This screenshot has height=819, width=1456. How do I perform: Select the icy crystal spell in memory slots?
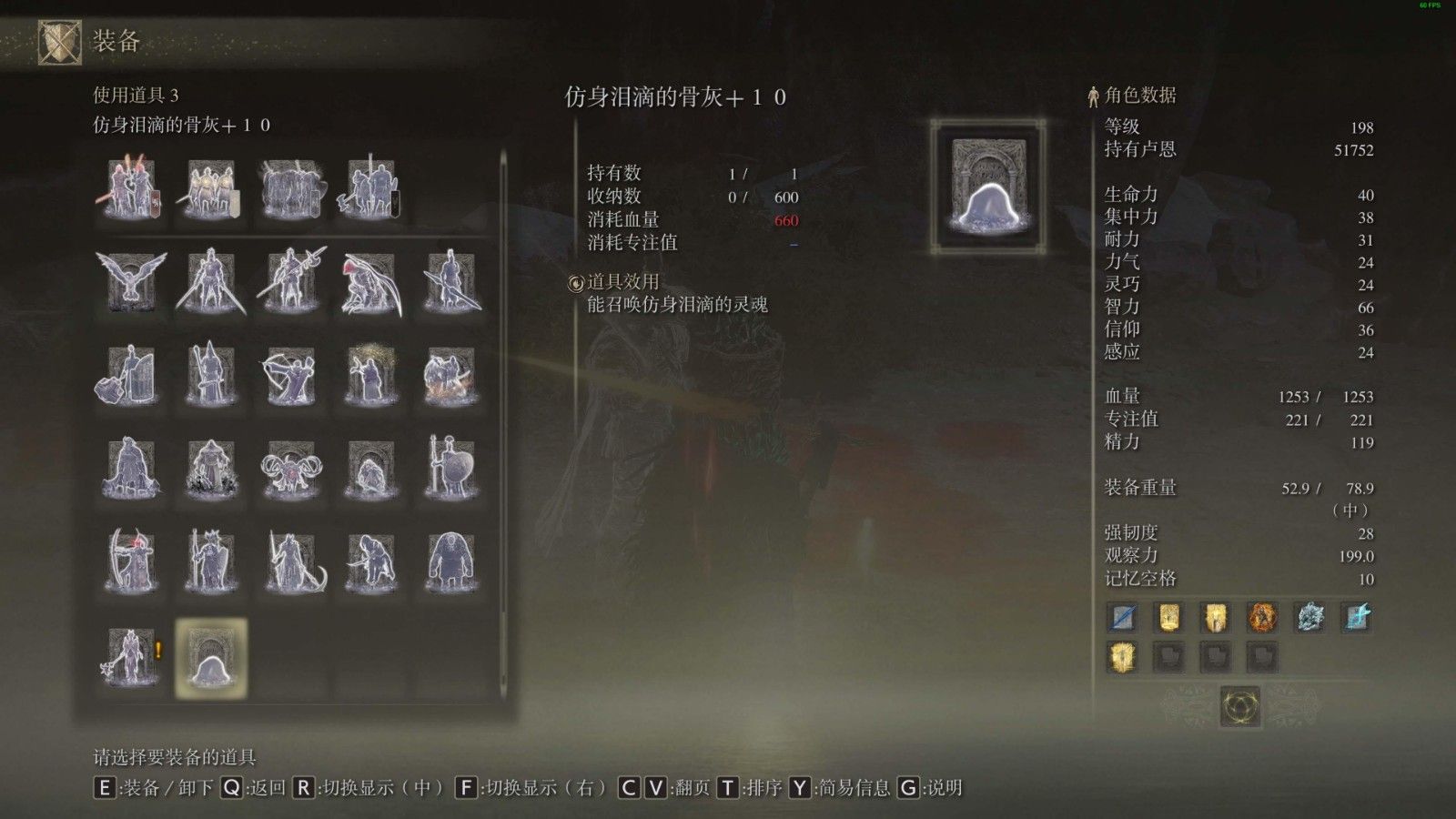pos(1309,618)
